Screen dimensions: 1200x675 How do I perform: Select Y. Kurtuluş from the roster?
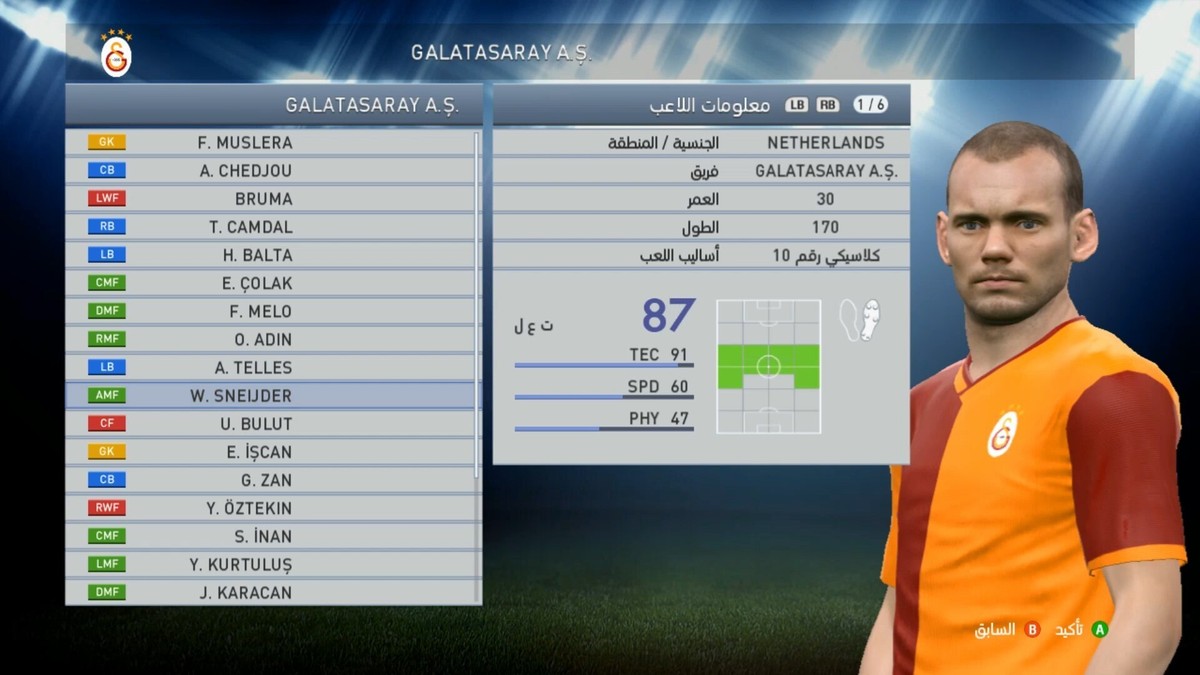tap(241, 564)
